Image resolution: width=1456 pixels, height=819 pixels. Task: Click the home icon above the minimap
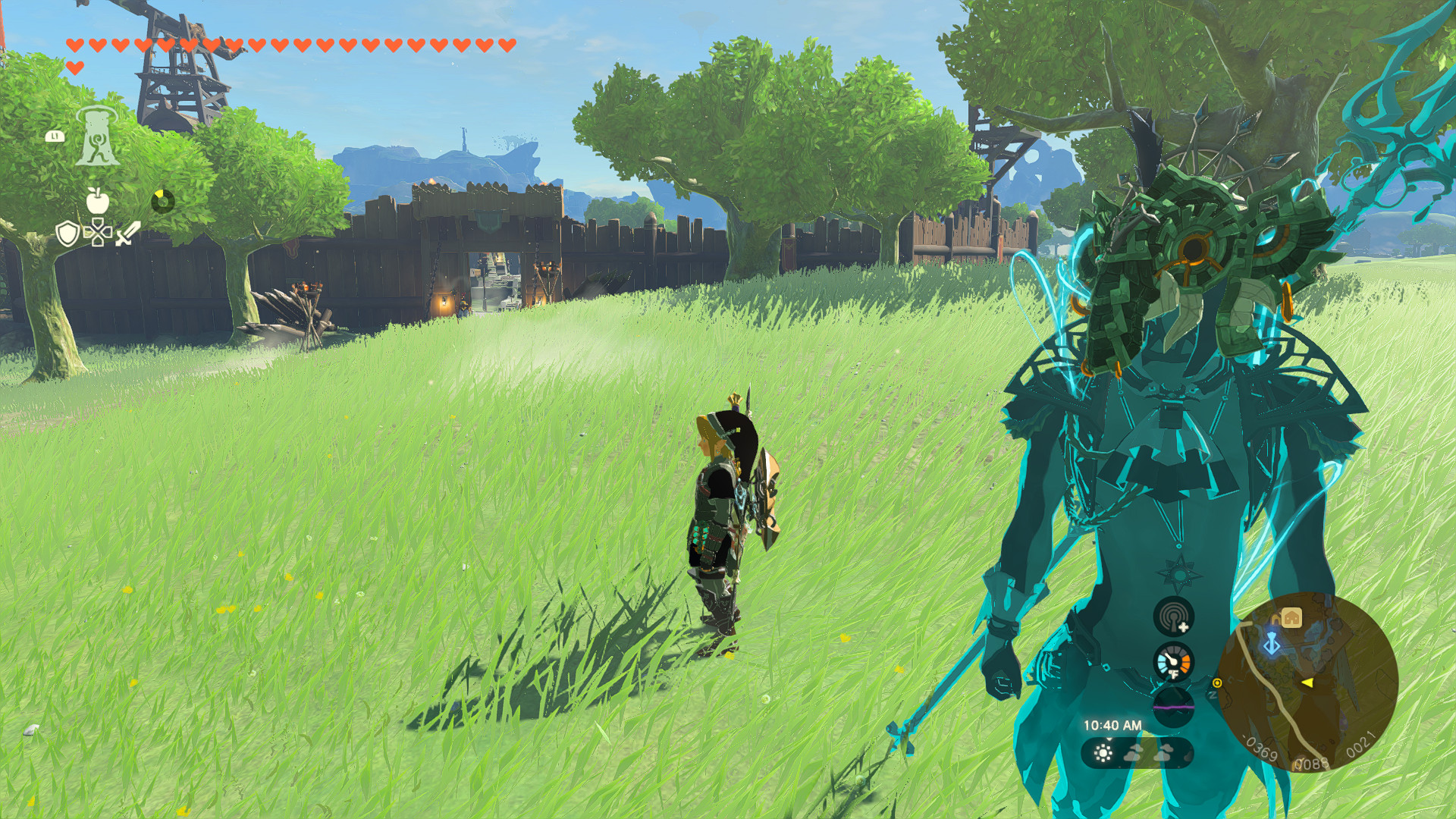pyautogui.click(x=1291, y=617)
